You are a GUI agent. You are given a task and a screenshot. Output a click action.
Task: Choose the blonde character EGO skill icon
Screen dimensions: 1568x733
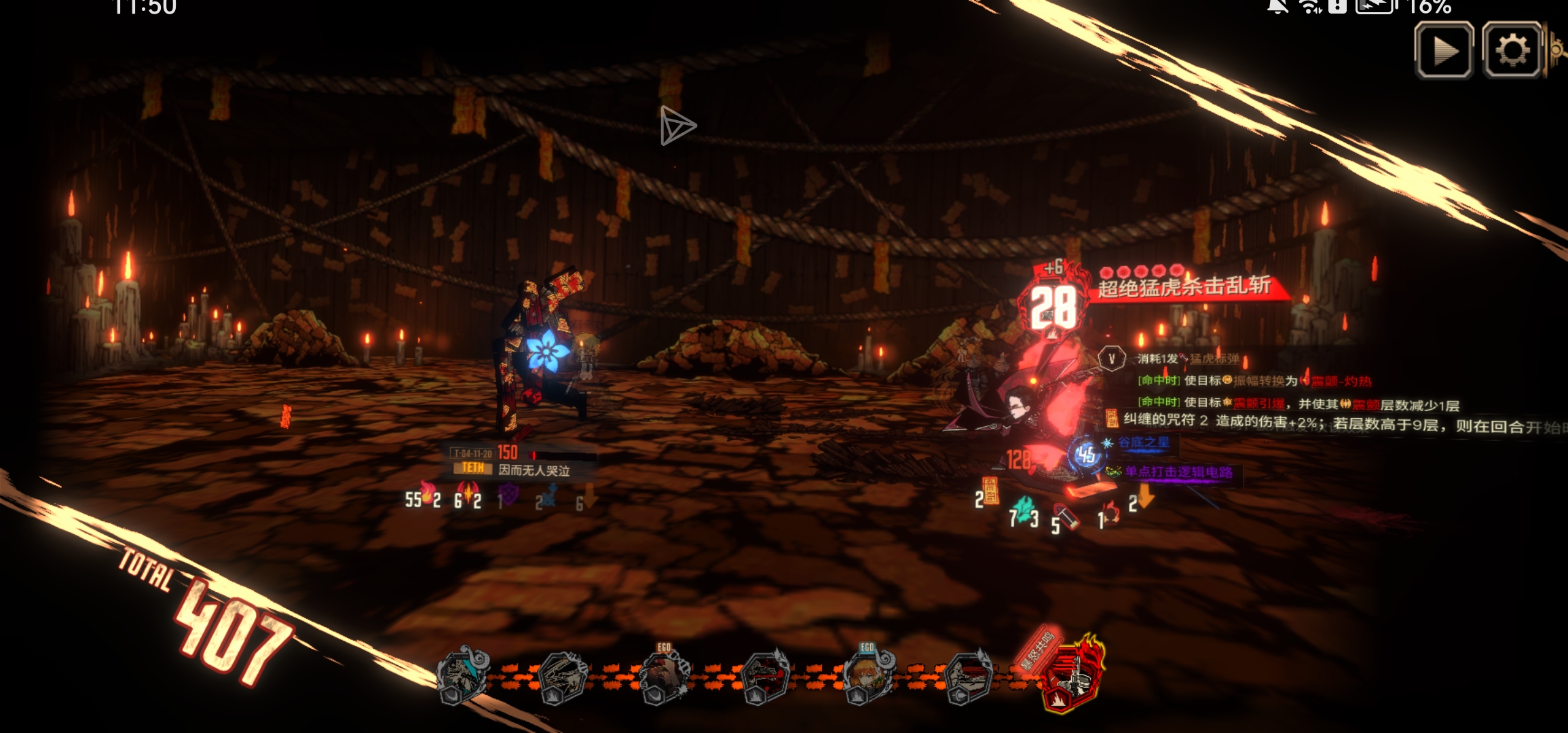pos(868,676)
